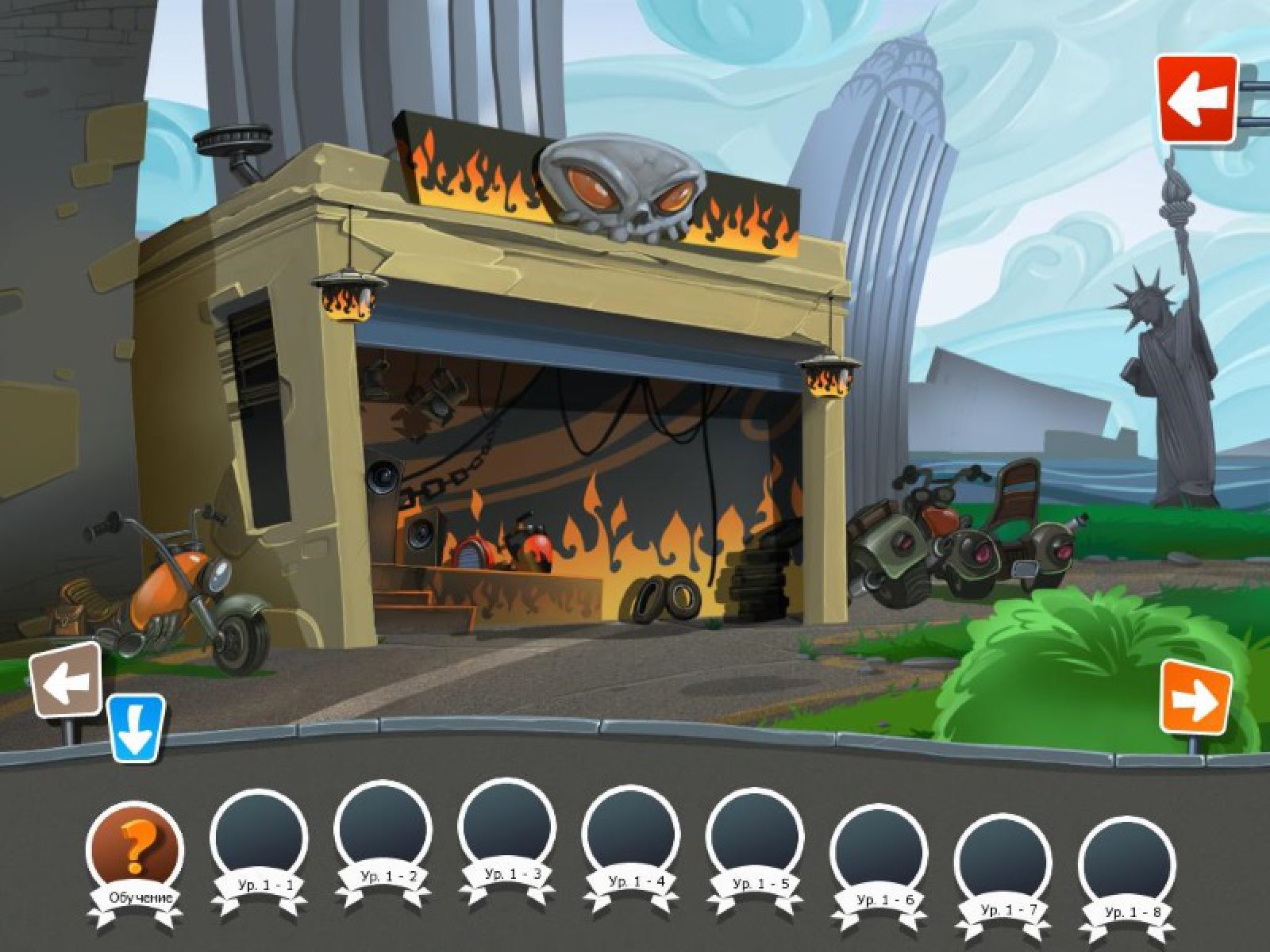Select level Ур. 1 - 1

(x=258, y=833)
